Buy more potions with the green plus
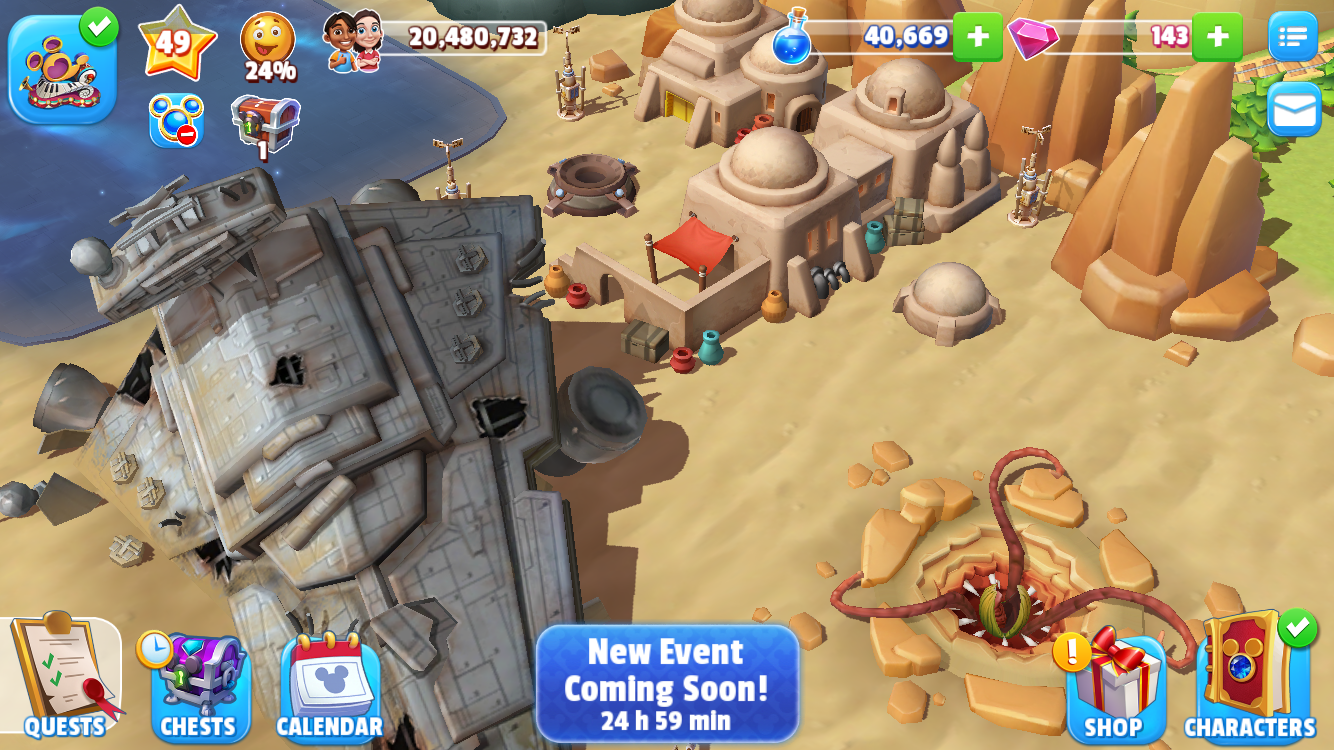 tap(978, 37)
